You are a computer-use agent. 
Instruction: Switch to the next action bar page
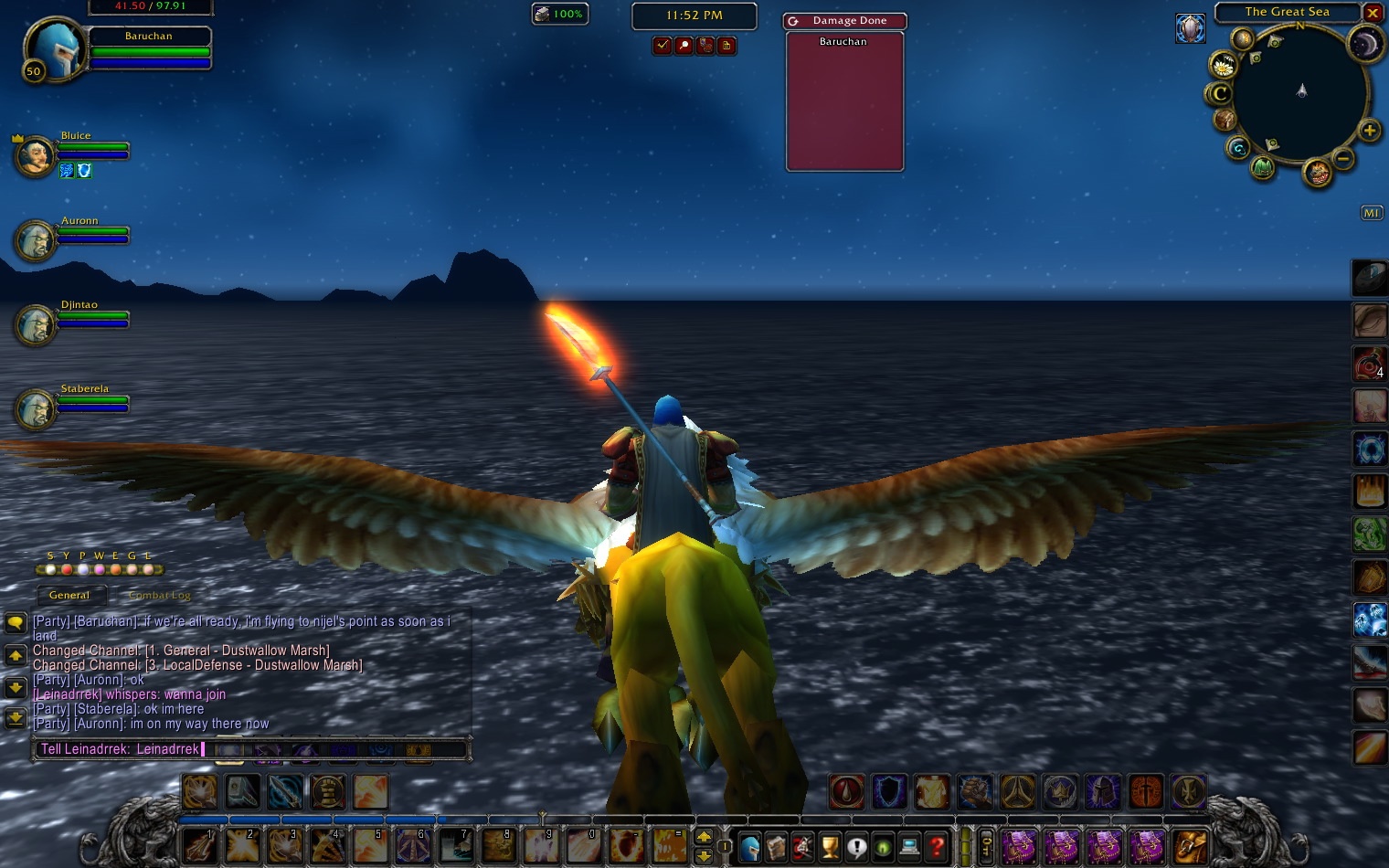click(x=704, y=836)
